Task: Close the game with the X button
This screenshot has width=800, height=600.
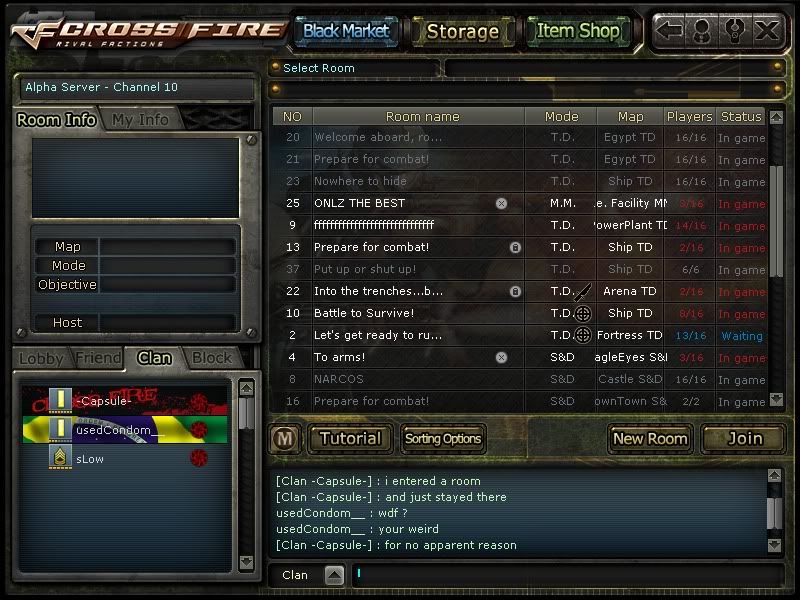Action: pos(767,30)
